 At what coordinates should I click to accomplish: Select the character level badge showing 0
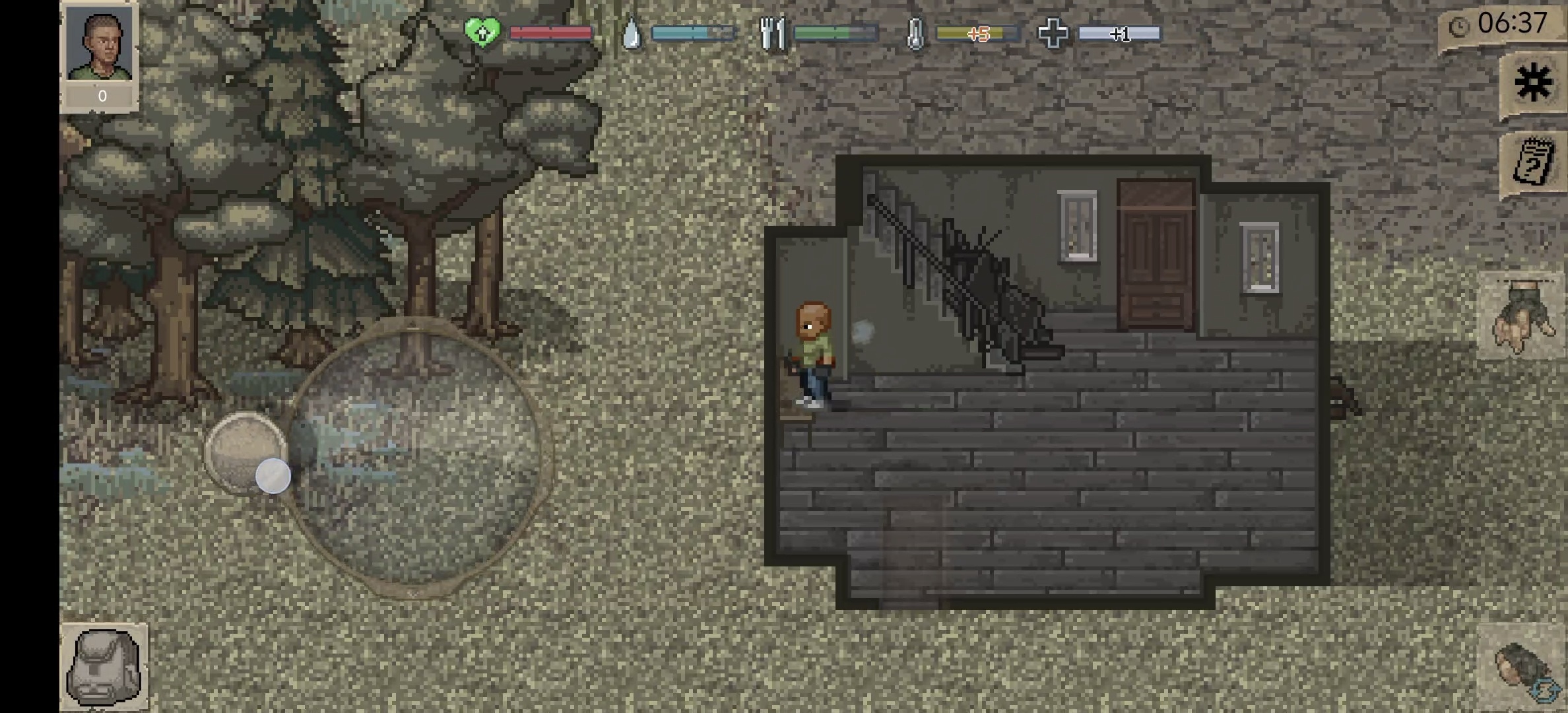(100, 96)
